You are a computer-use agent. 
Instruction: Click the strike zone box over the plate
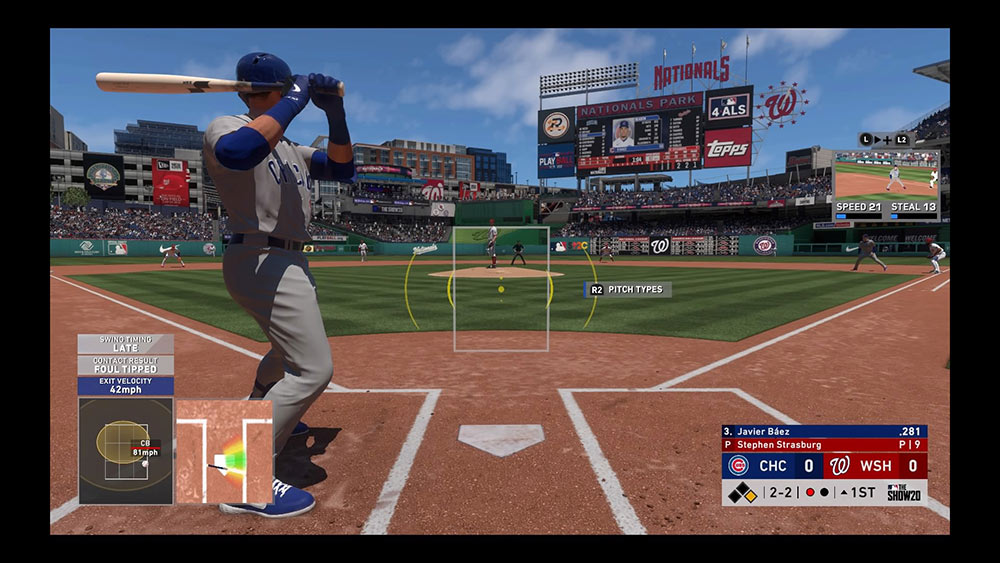click(501, 289)
